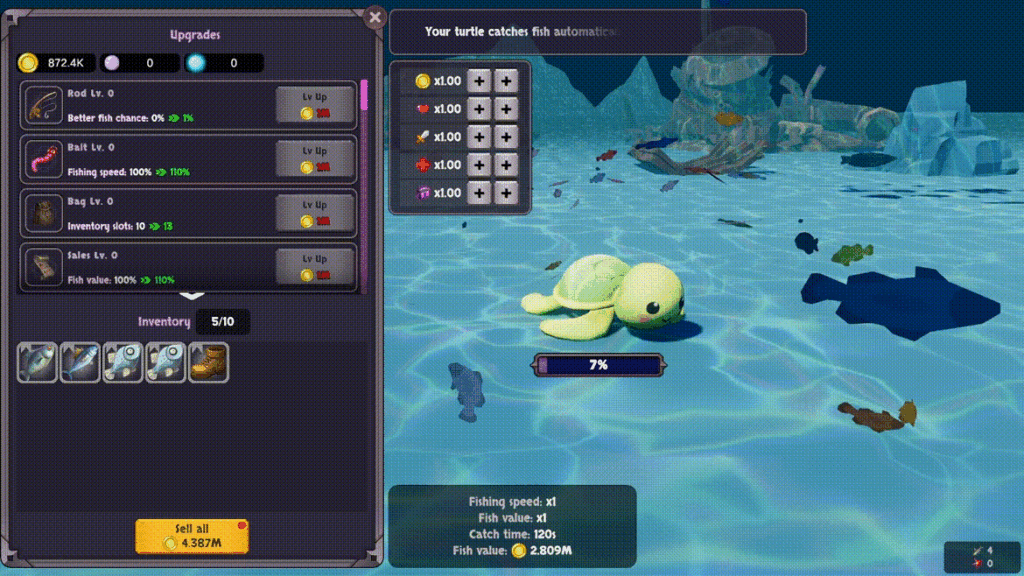Image resolution: width=1024 pixels, height=576 pixels.
Task: Increase the gold coin multiplier with the left plus
Action: coord(480,81)
